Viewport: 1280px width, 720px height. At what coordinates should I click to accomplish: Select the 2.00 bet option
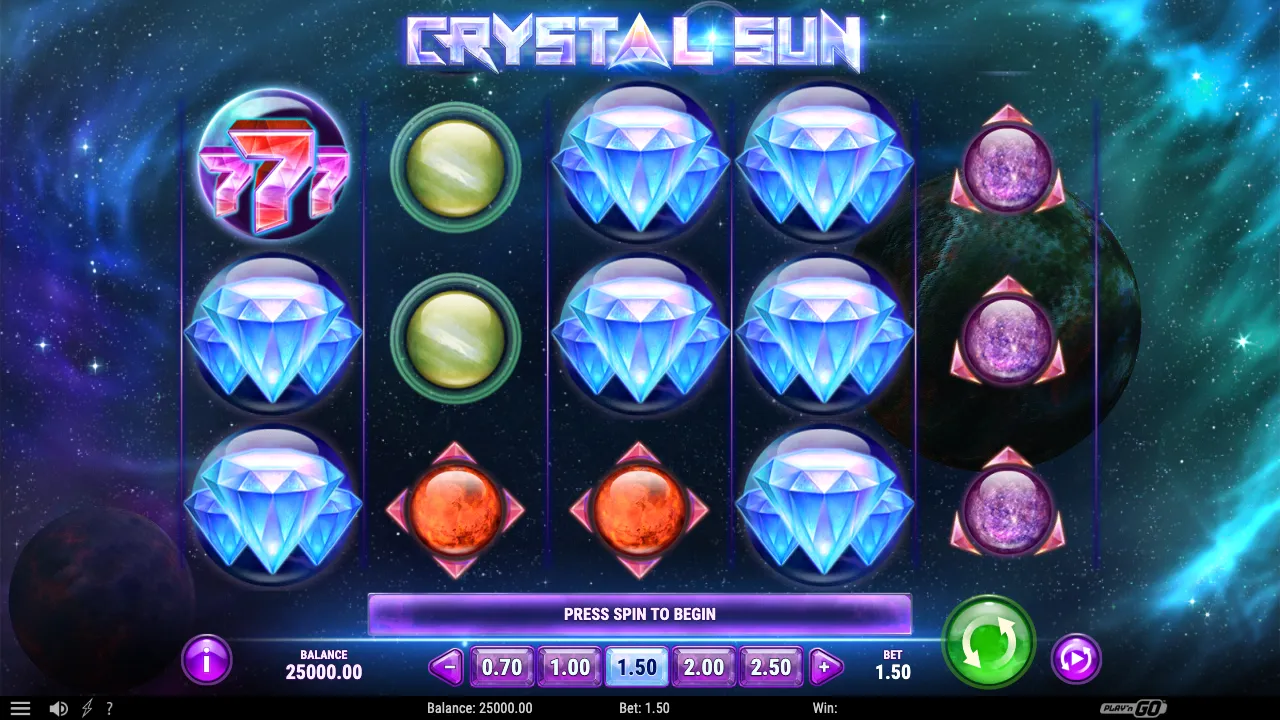point(703,666)
